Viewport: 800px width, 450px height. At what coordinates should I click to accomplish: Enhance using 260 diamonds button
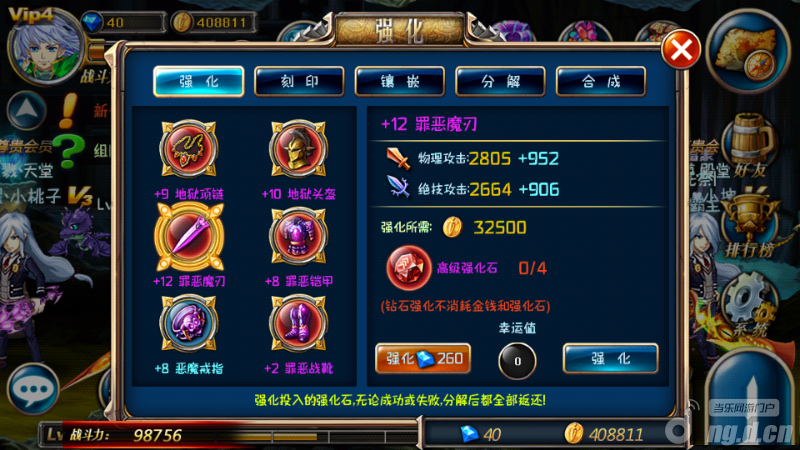click(x=422, y=358)
